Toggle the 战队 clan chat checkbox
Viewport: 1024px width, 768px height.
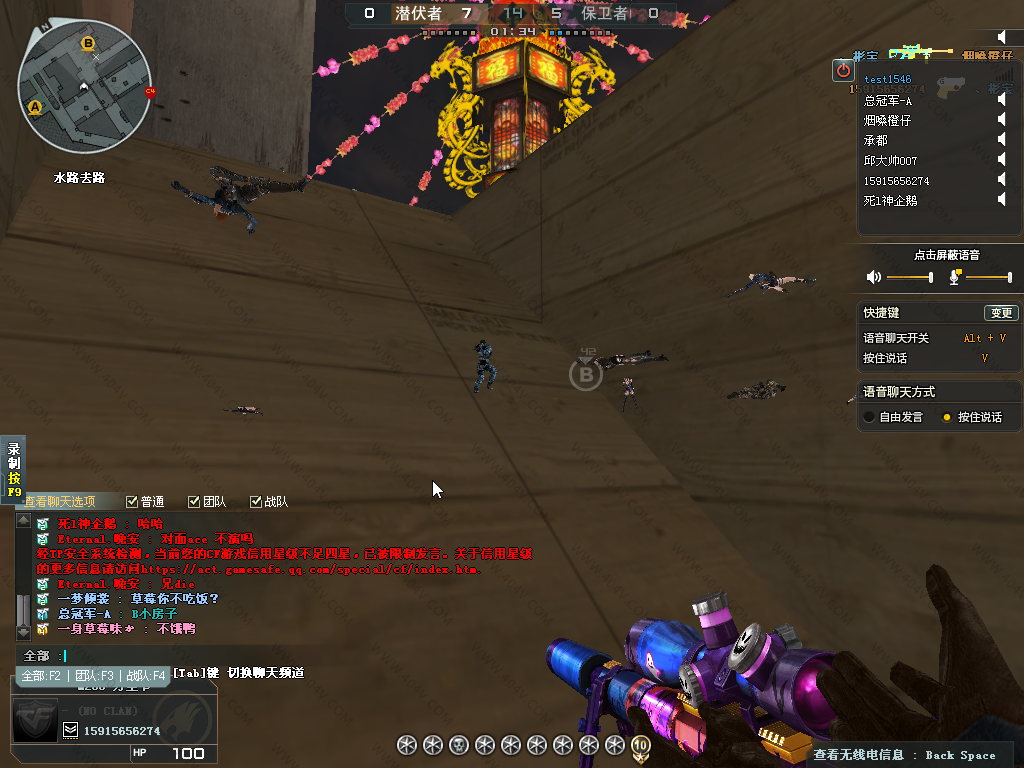coord(255,502)
